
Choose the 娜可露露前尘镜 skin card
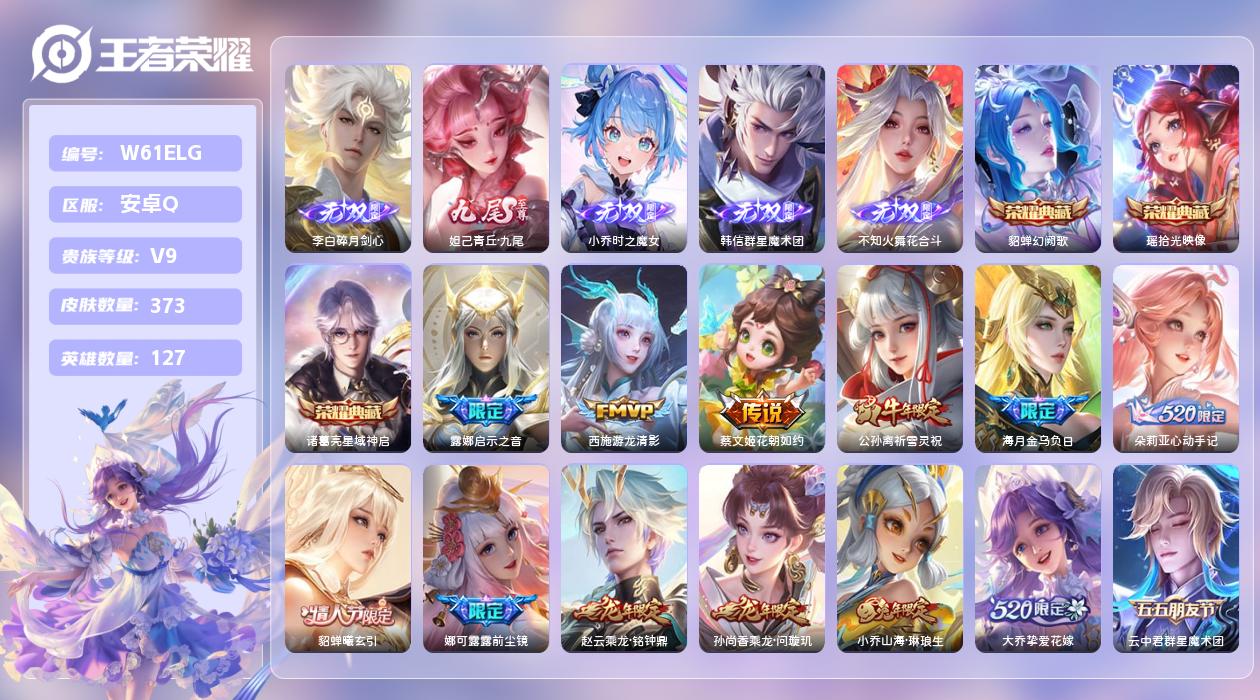coord(486,558)
